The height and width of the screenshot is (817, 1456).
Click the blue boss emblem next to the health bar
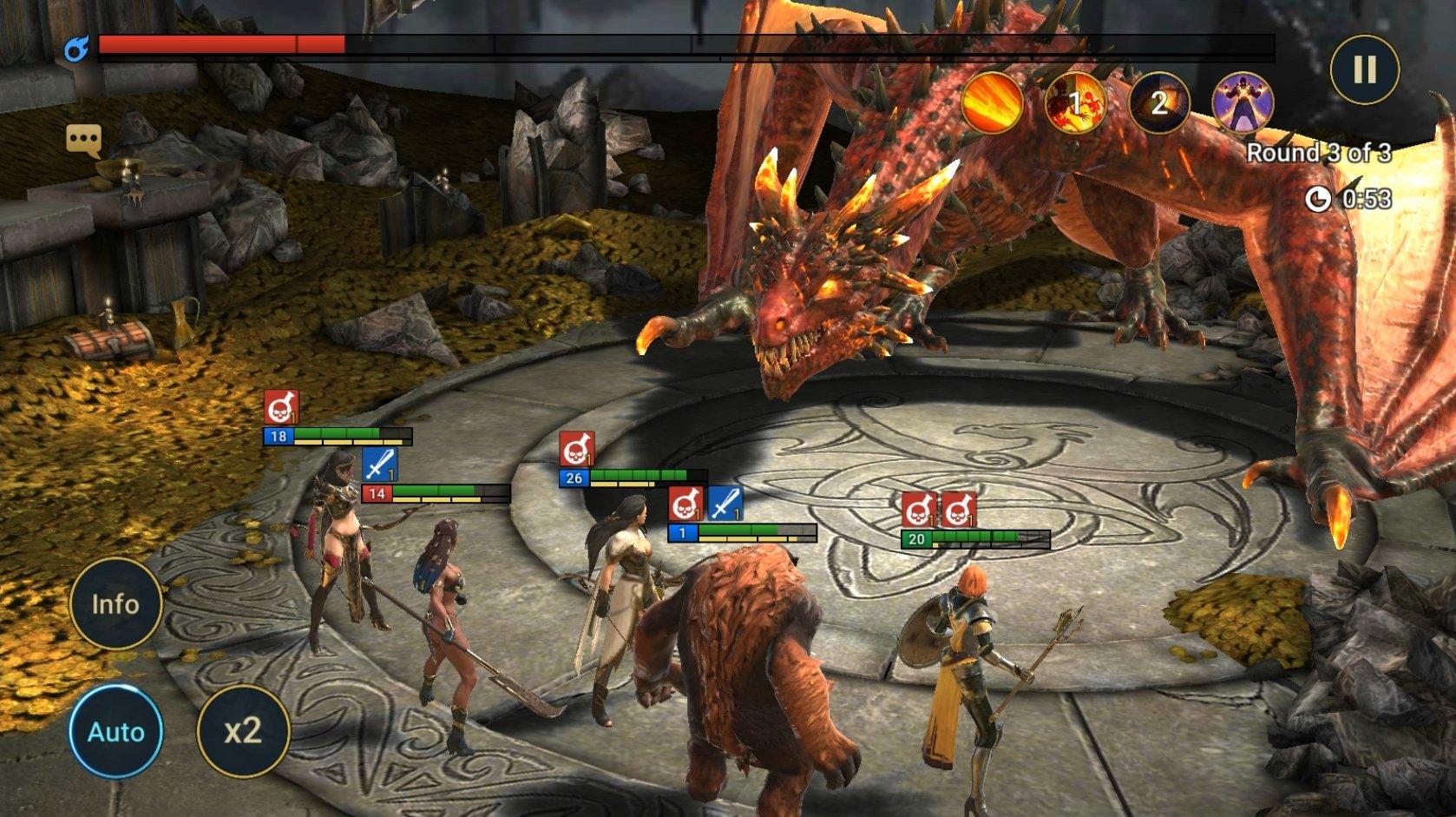pyautogui.click(x=78, y=49)
